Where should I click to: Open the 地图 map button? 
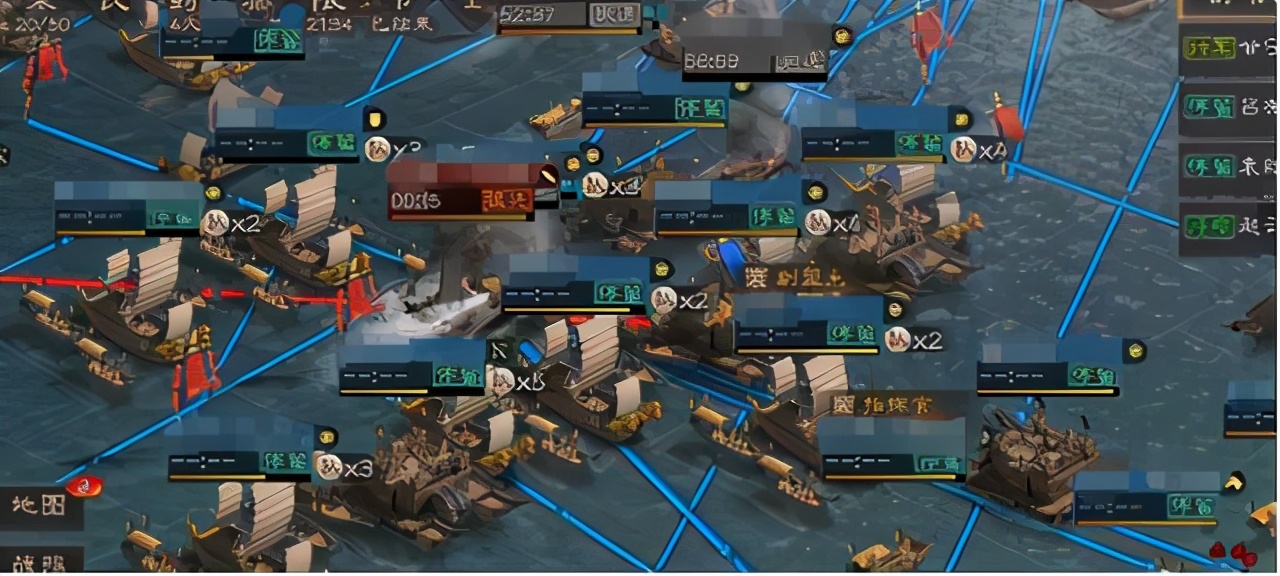[x=40, y=506]
